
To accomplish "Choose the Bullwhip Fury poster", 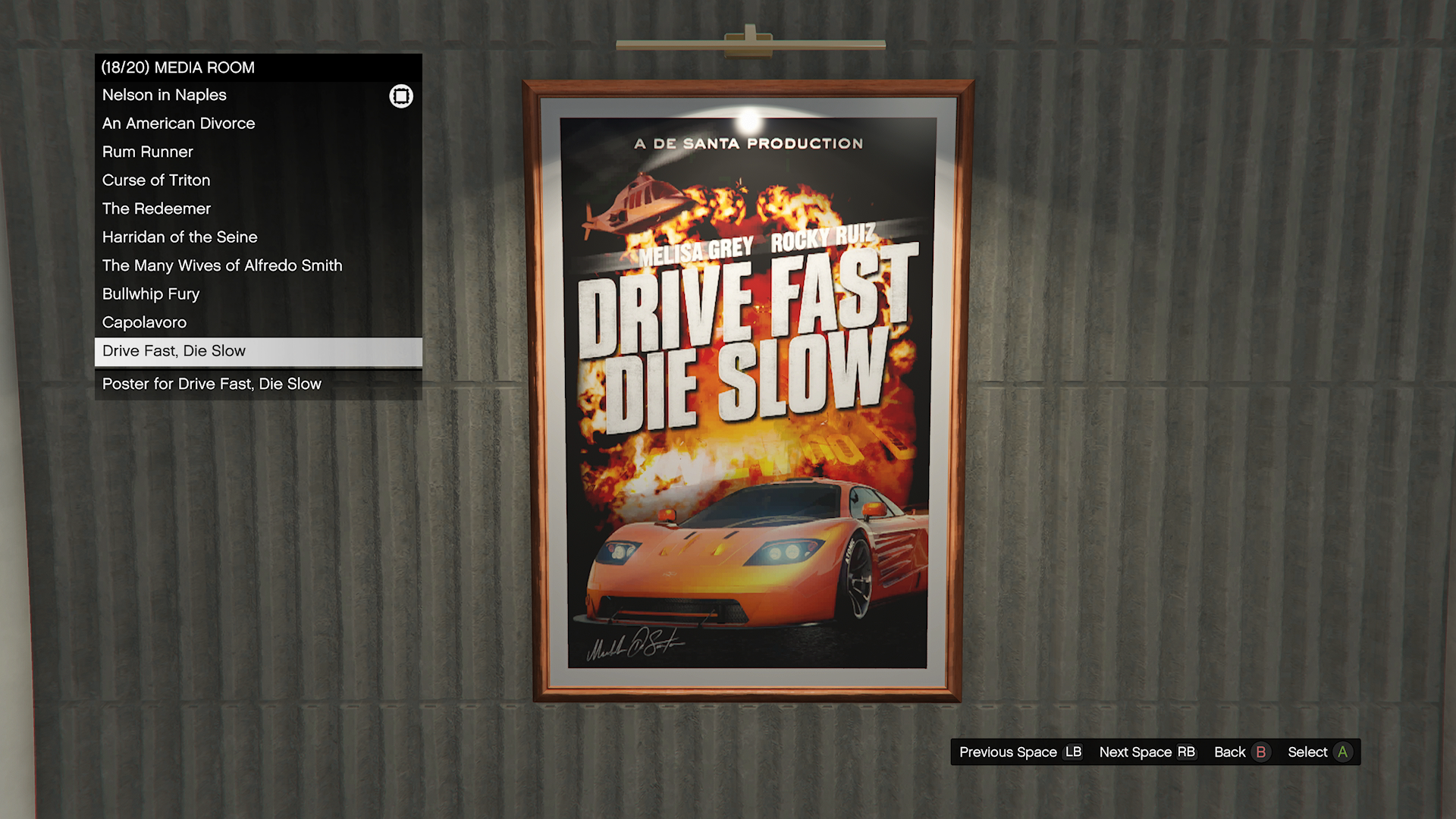I will (x=151, y=294).
